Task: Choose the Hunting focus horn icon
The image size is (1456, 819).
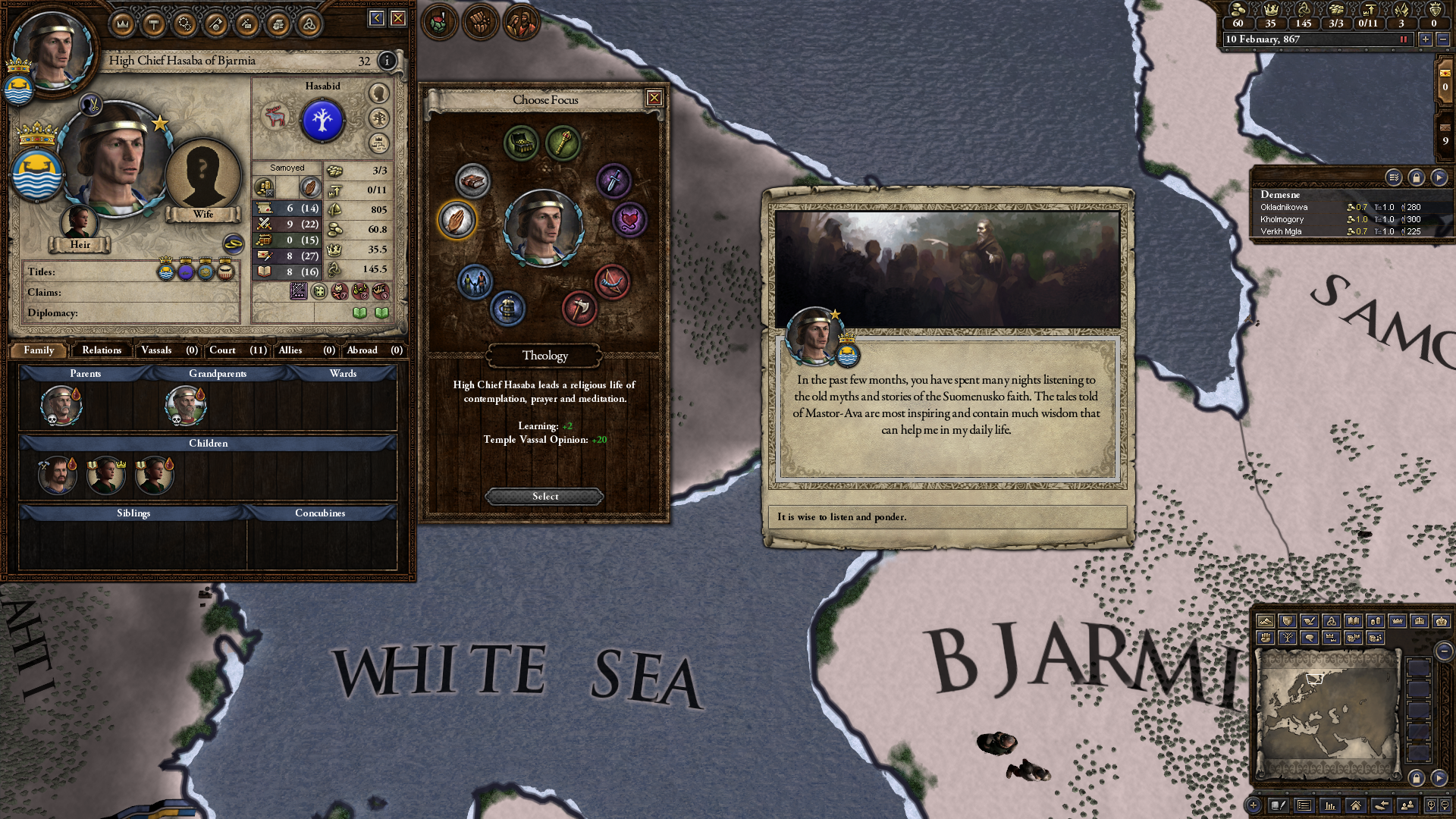Action: point(610,281)
